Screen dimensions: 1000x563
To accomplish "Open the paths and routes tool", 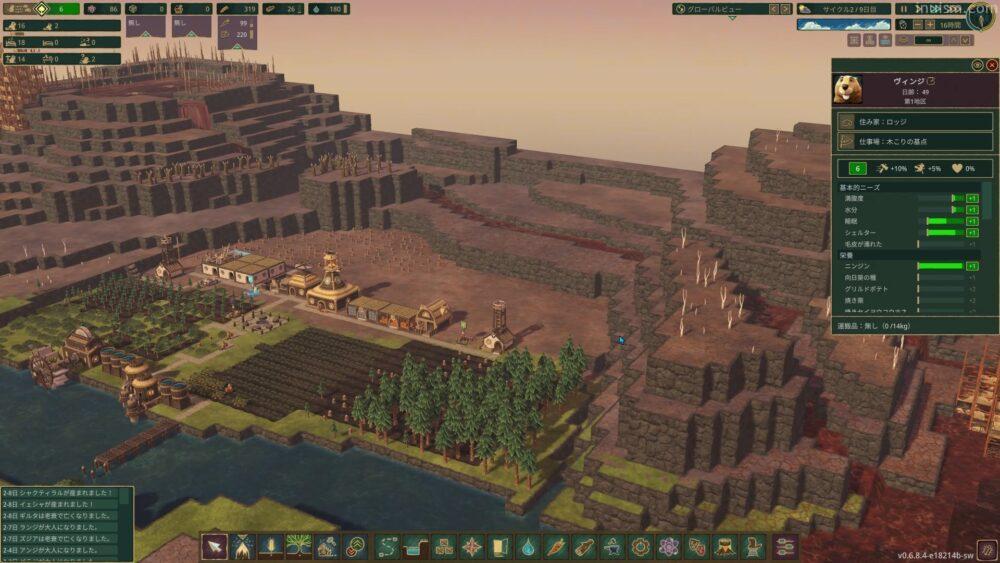I will pos(387,546).
